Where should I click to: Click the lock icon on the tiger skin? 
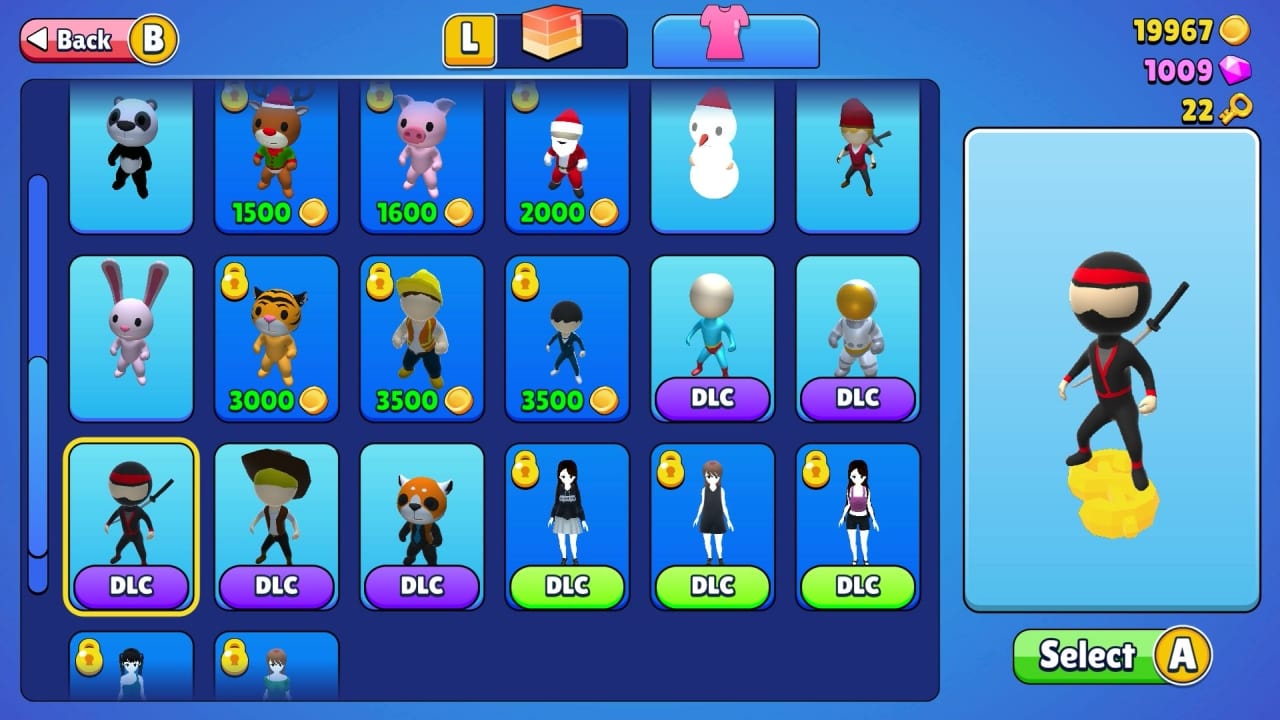(x=233, y=281)
